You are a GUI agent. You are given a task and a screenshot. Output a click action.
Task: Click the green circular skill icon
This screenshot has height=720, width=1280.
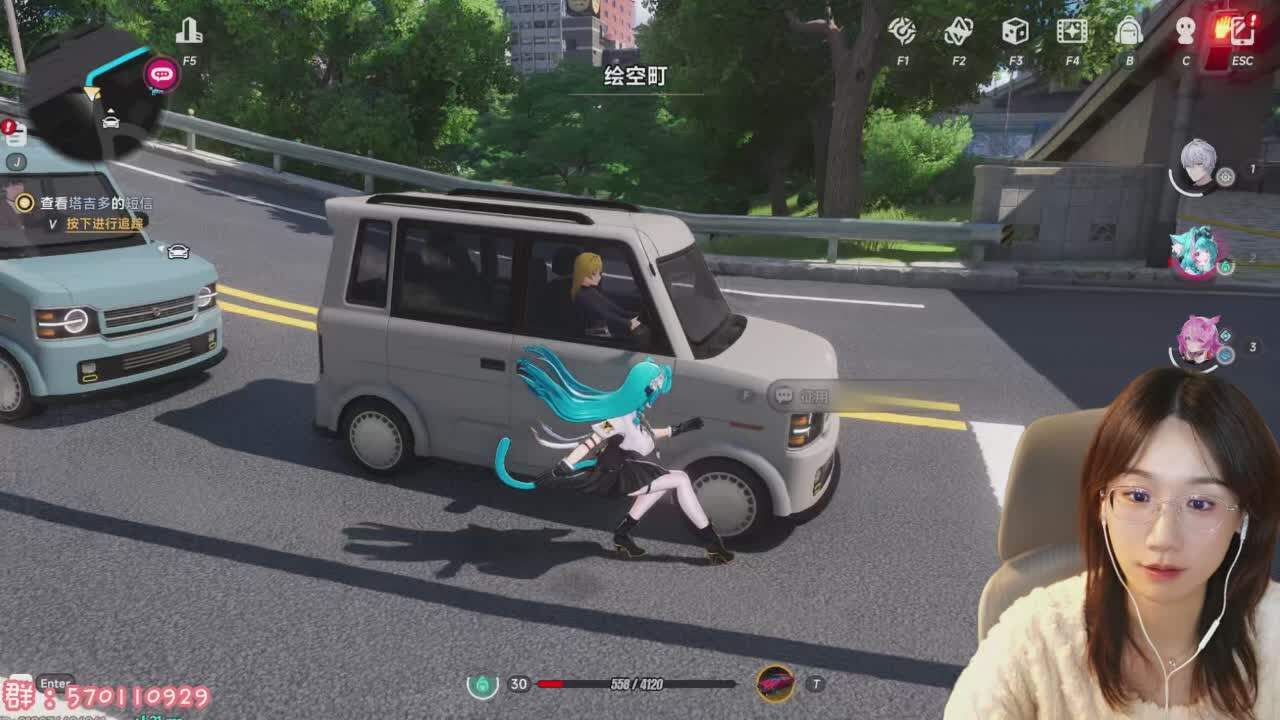tap(482, 685)
